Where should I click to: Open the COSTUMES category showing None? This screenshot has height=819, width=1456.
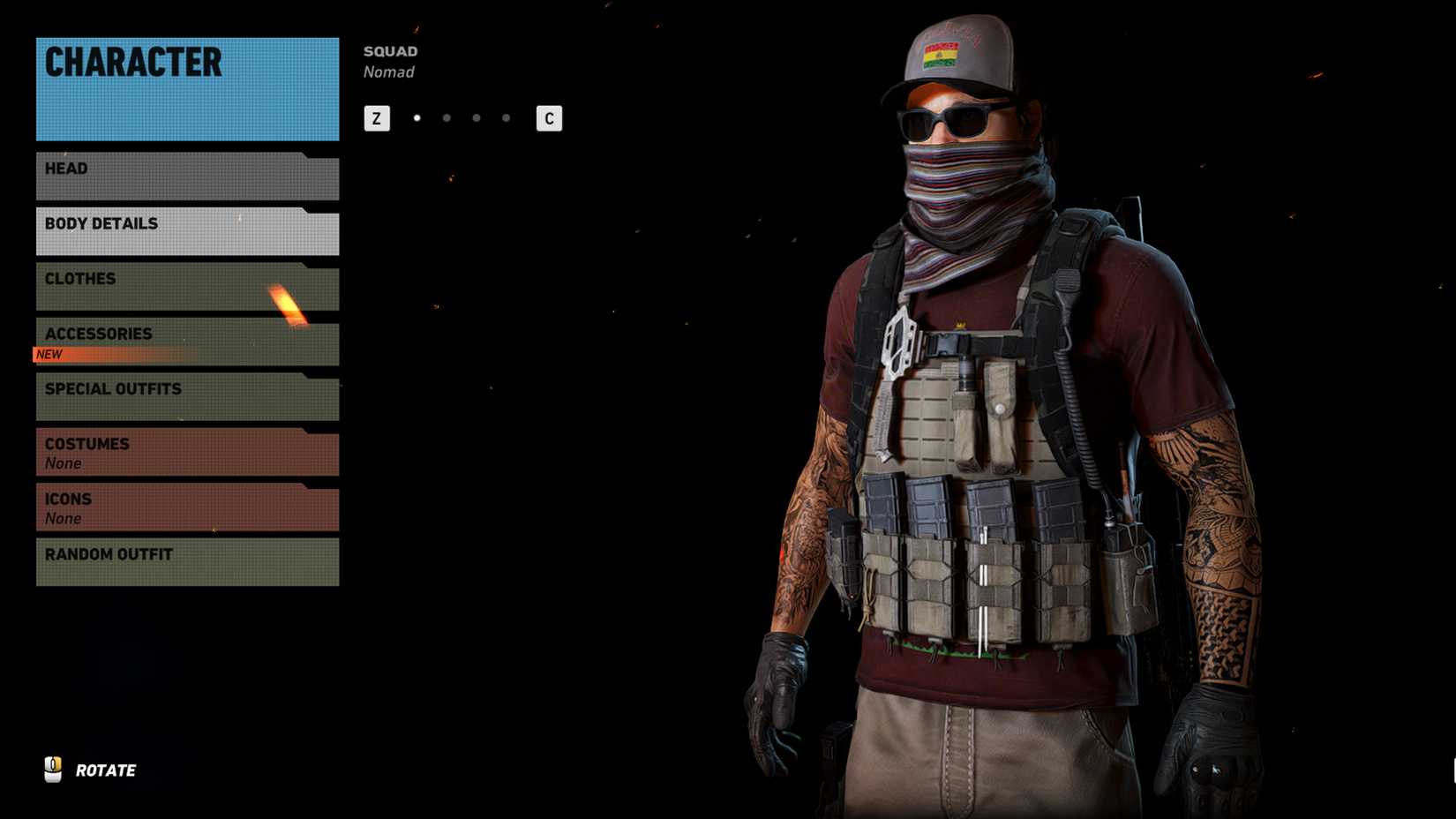coord(186,450)
